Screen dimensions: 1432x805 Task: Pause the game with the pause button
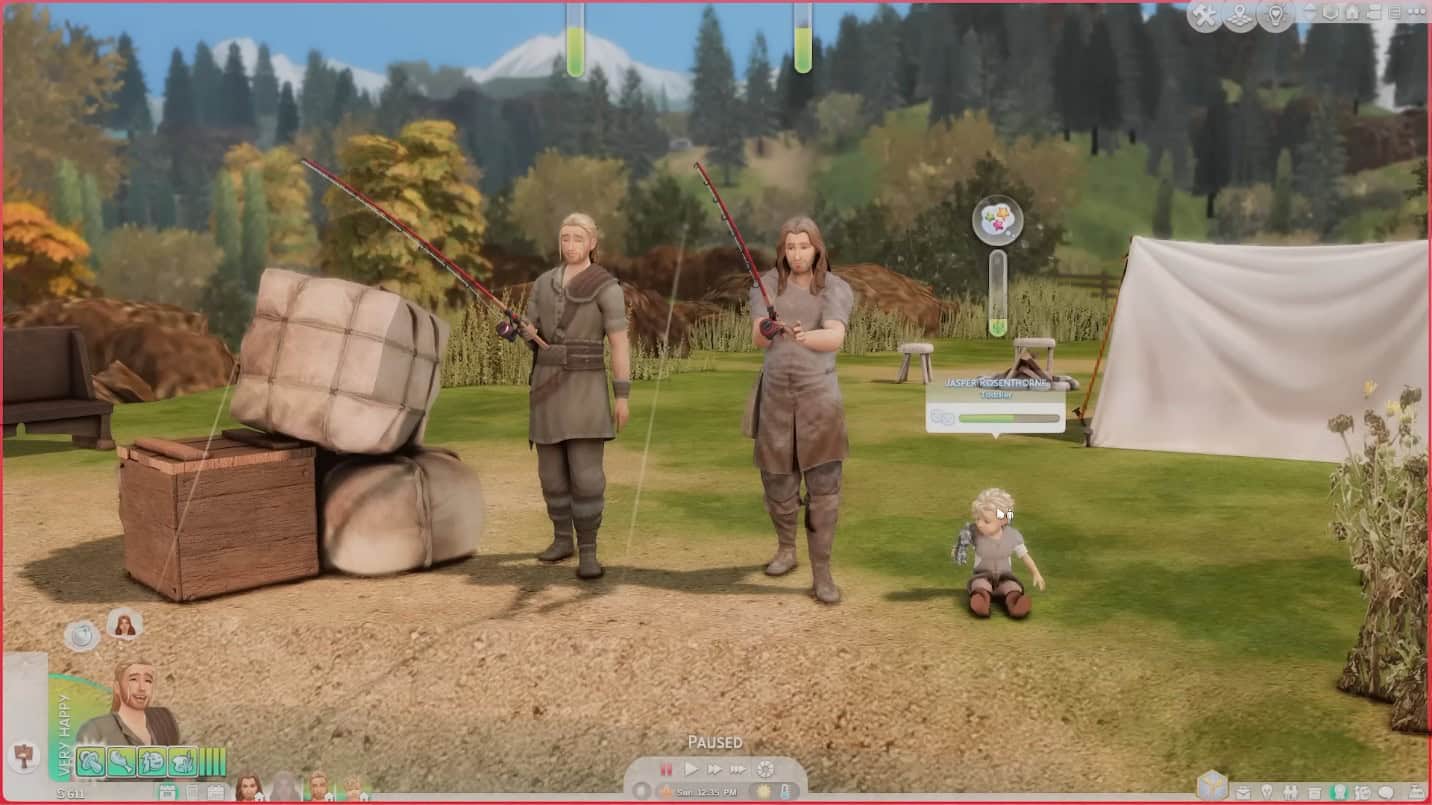(x=665, y=770)
